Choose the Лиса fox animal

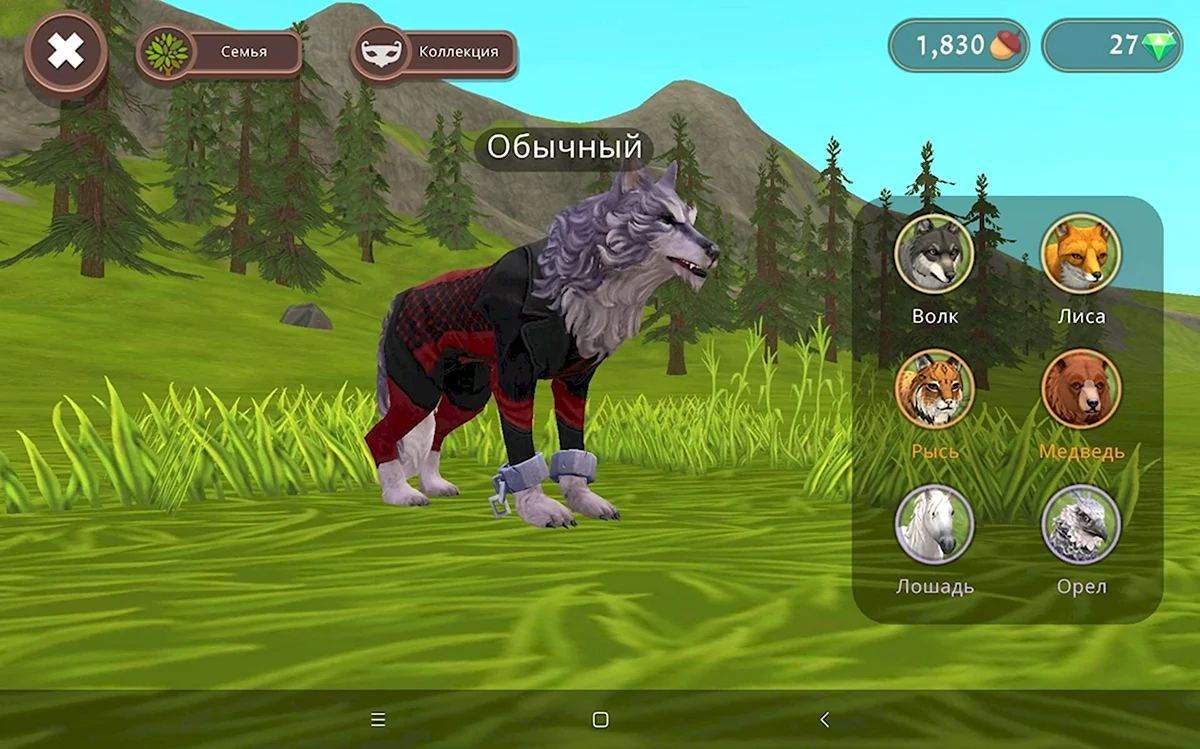point(1081,255)
